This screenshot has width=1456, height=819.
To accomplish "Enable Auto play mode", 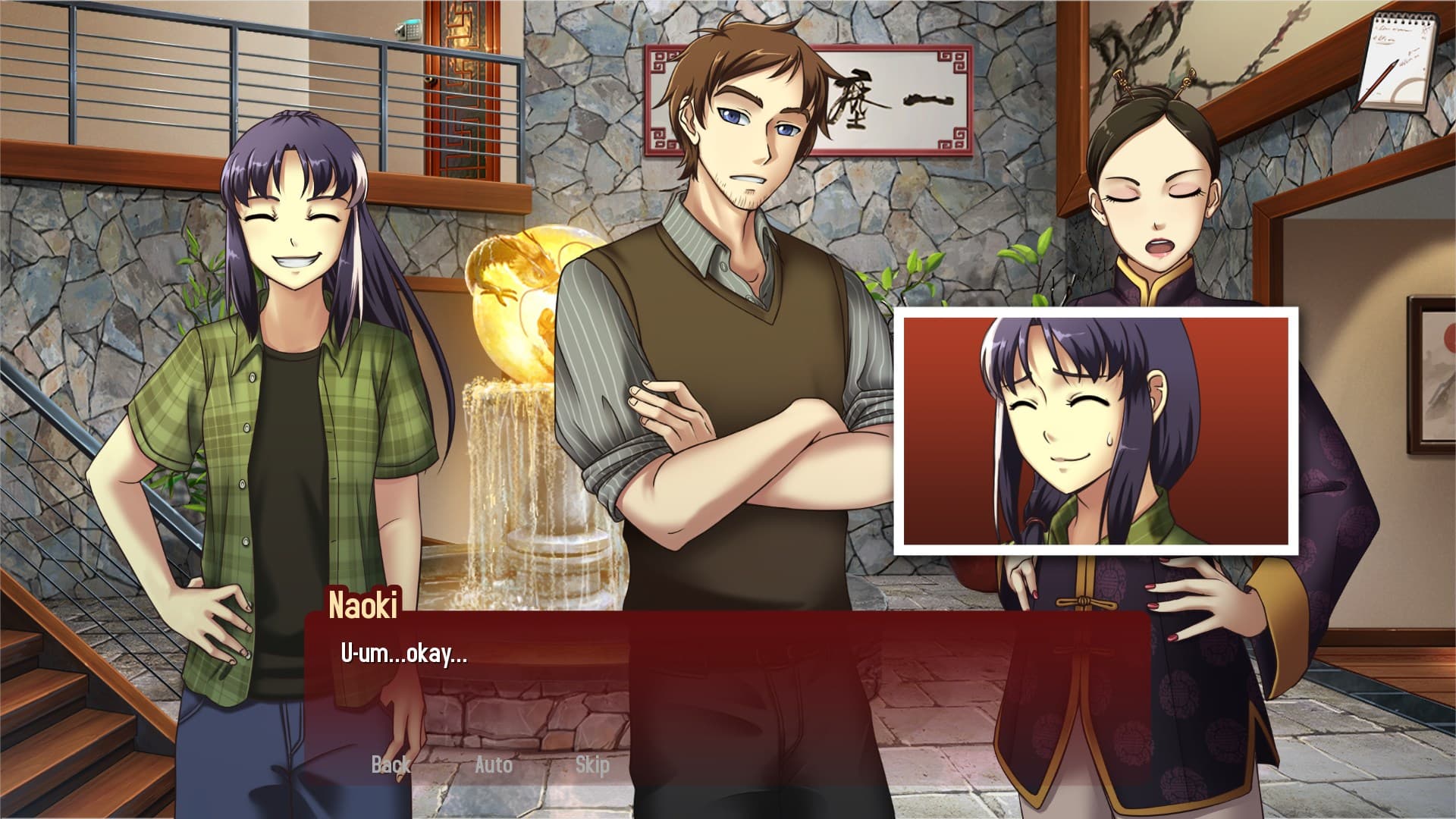I will click(x=494, y=766).
